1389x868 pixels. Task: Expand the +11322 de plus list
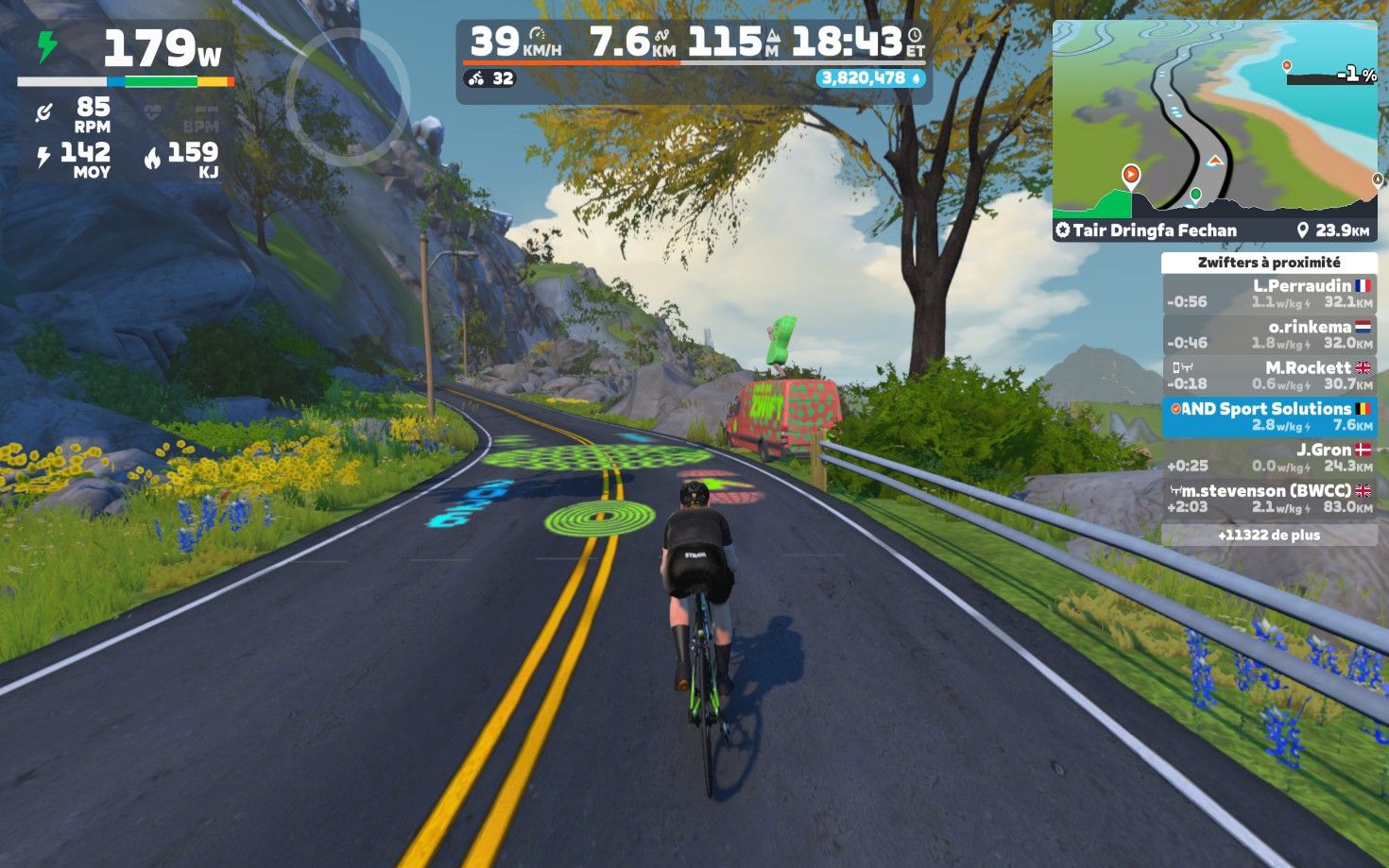click(1268, 535)
